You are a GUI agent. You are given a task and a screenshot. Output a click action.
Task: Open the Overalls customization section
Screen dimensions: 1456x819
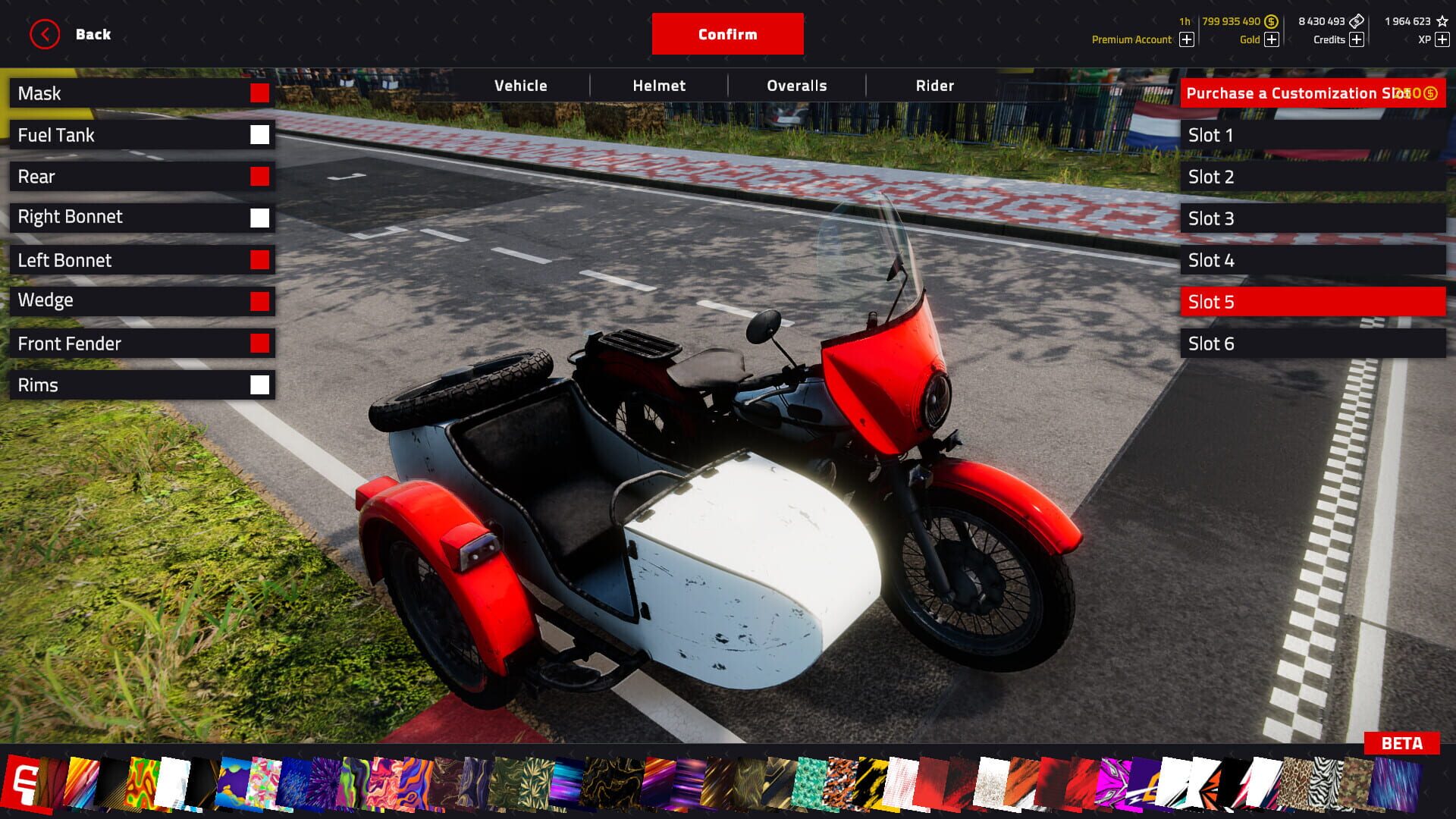[795, 86]
